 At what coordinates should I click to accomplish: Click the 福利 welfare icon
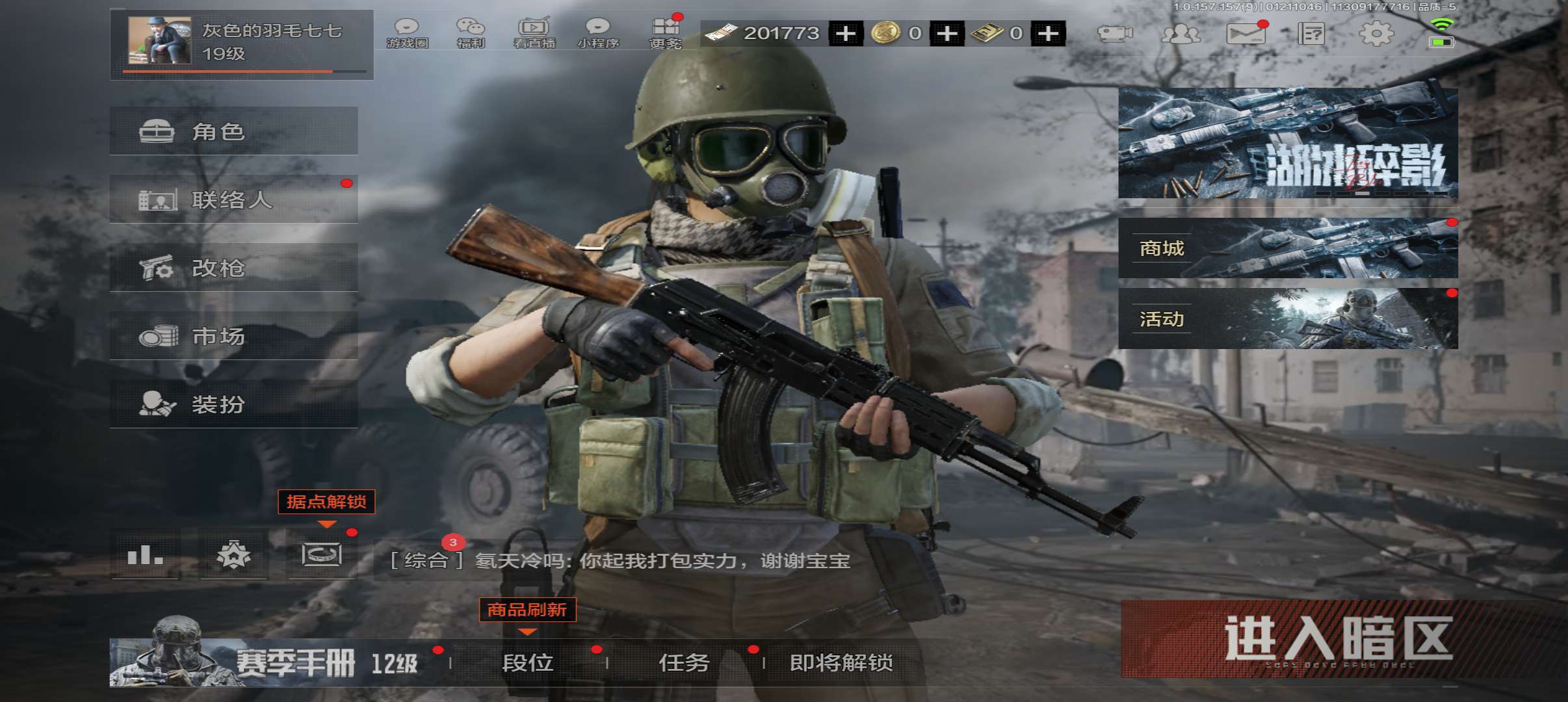point(471,32)
